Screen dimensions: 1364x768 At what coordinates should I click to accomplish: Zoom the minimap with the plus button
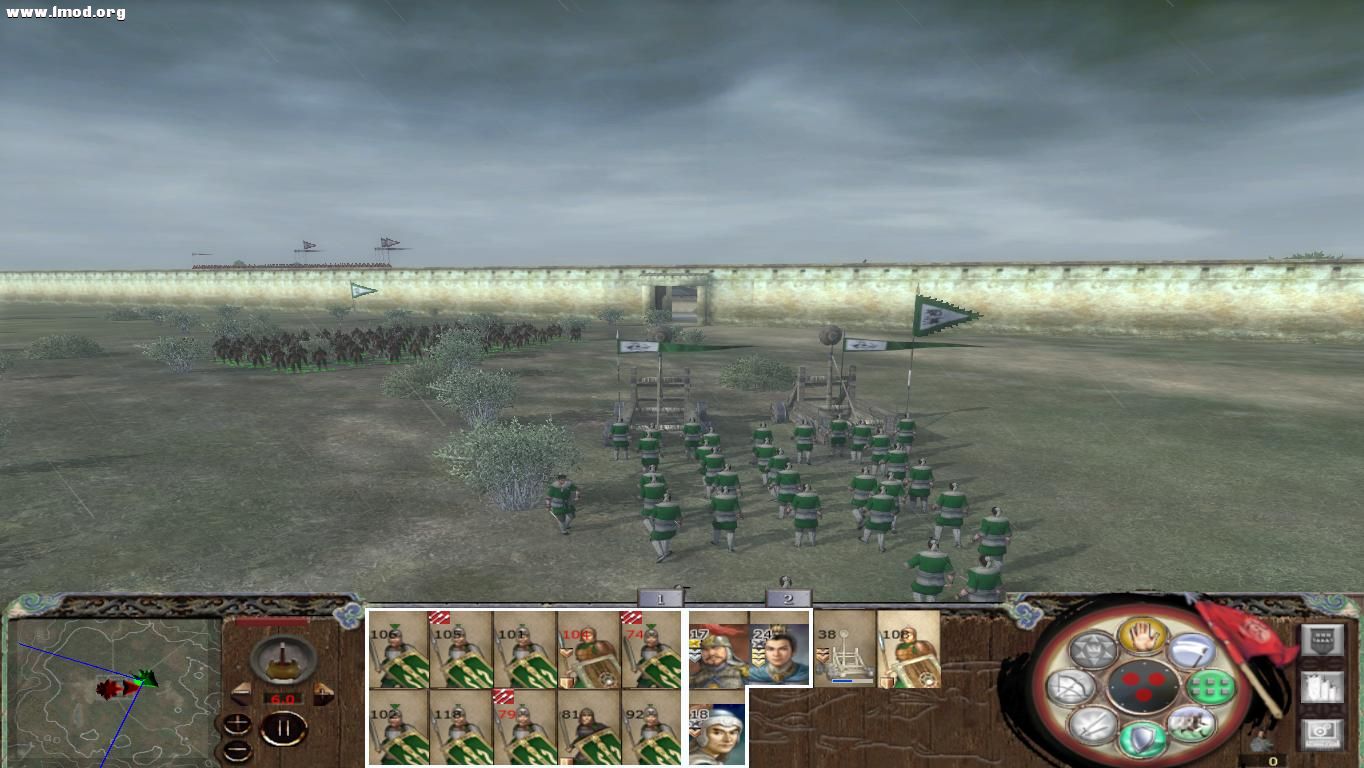237,722
